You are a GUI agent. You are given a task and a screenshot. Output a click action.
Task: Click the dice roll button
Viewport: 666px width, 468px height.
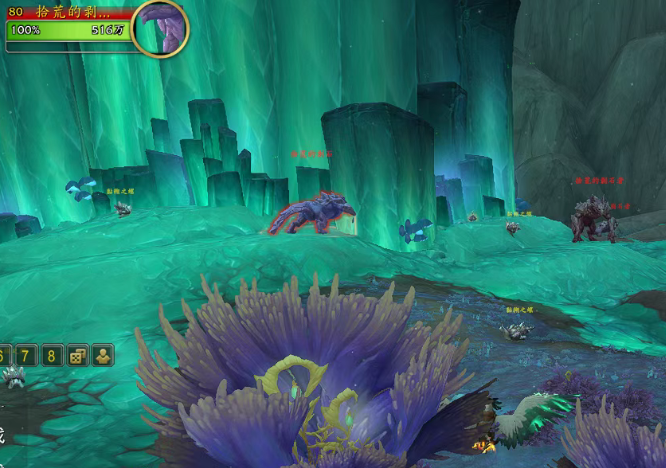point(78,355)
